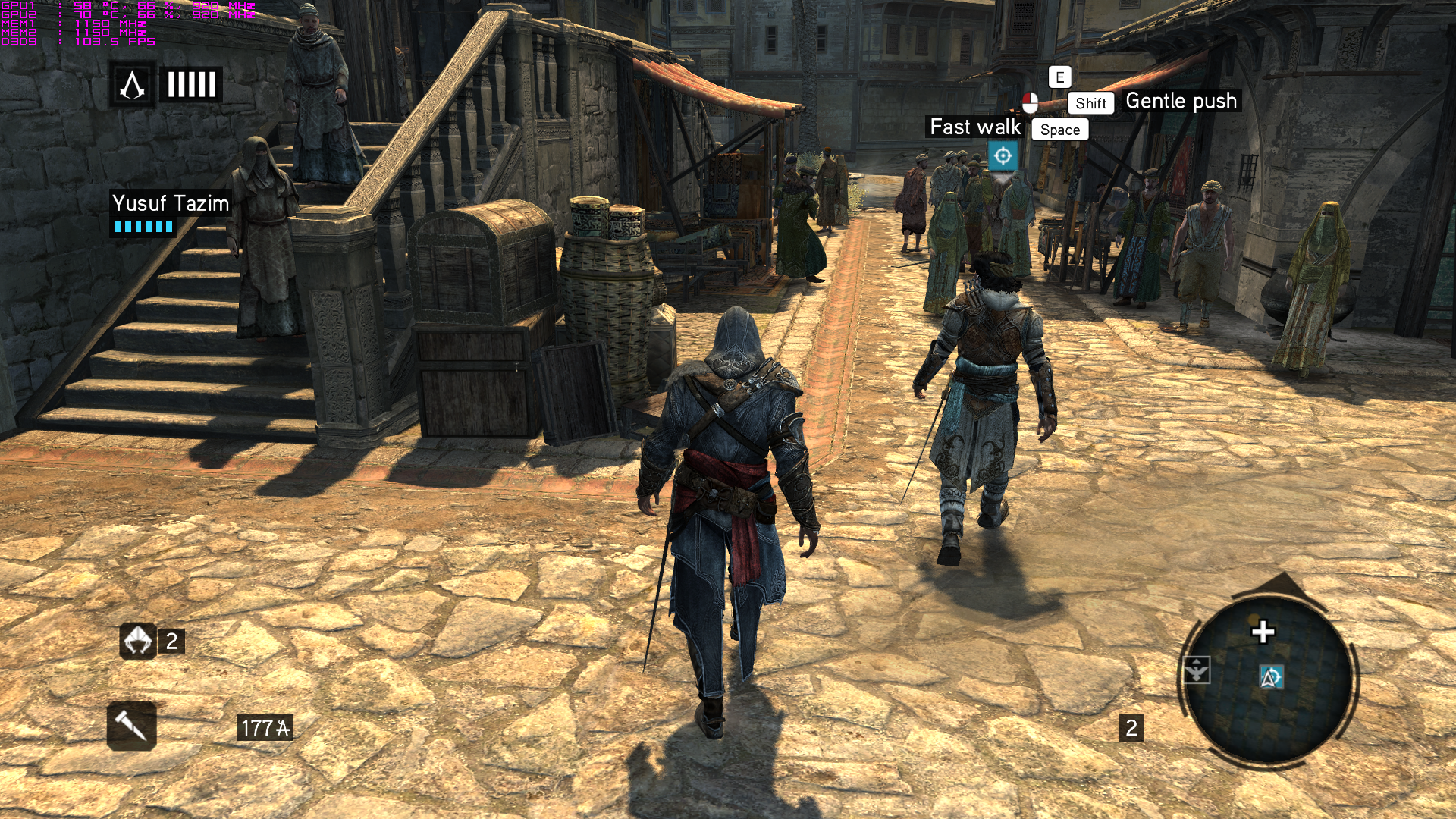Select the eagle icon beside the minimap
1456x819 pixels.
click(x=1197, y=670)
